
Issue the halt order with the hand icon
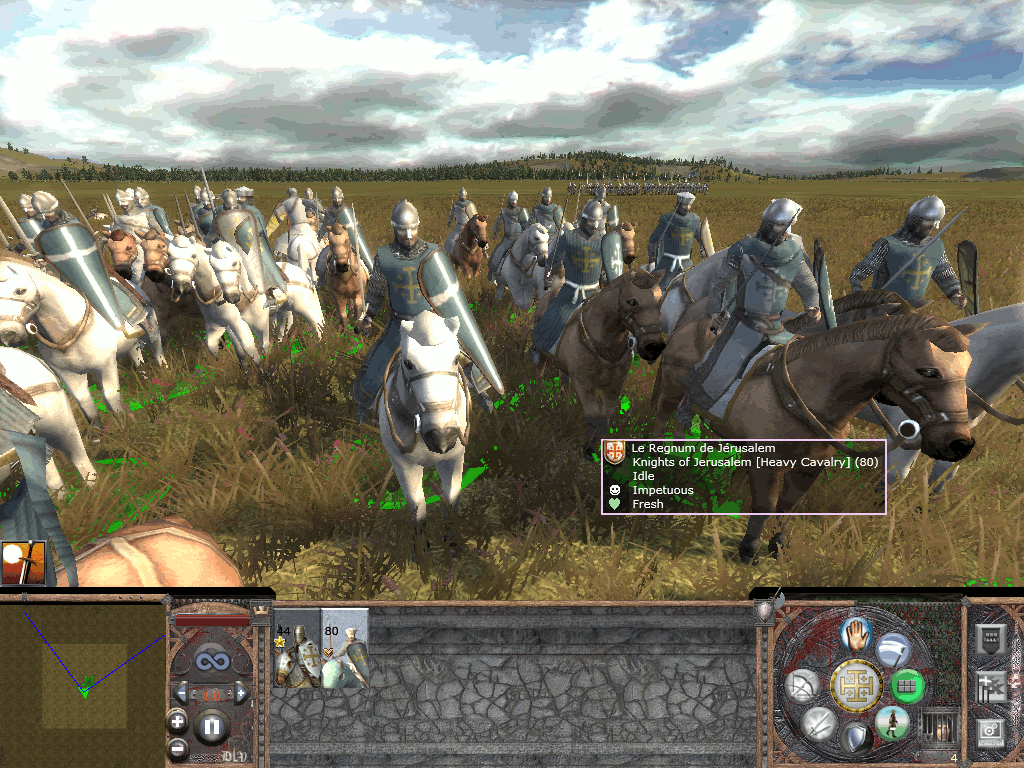point(853,633)
